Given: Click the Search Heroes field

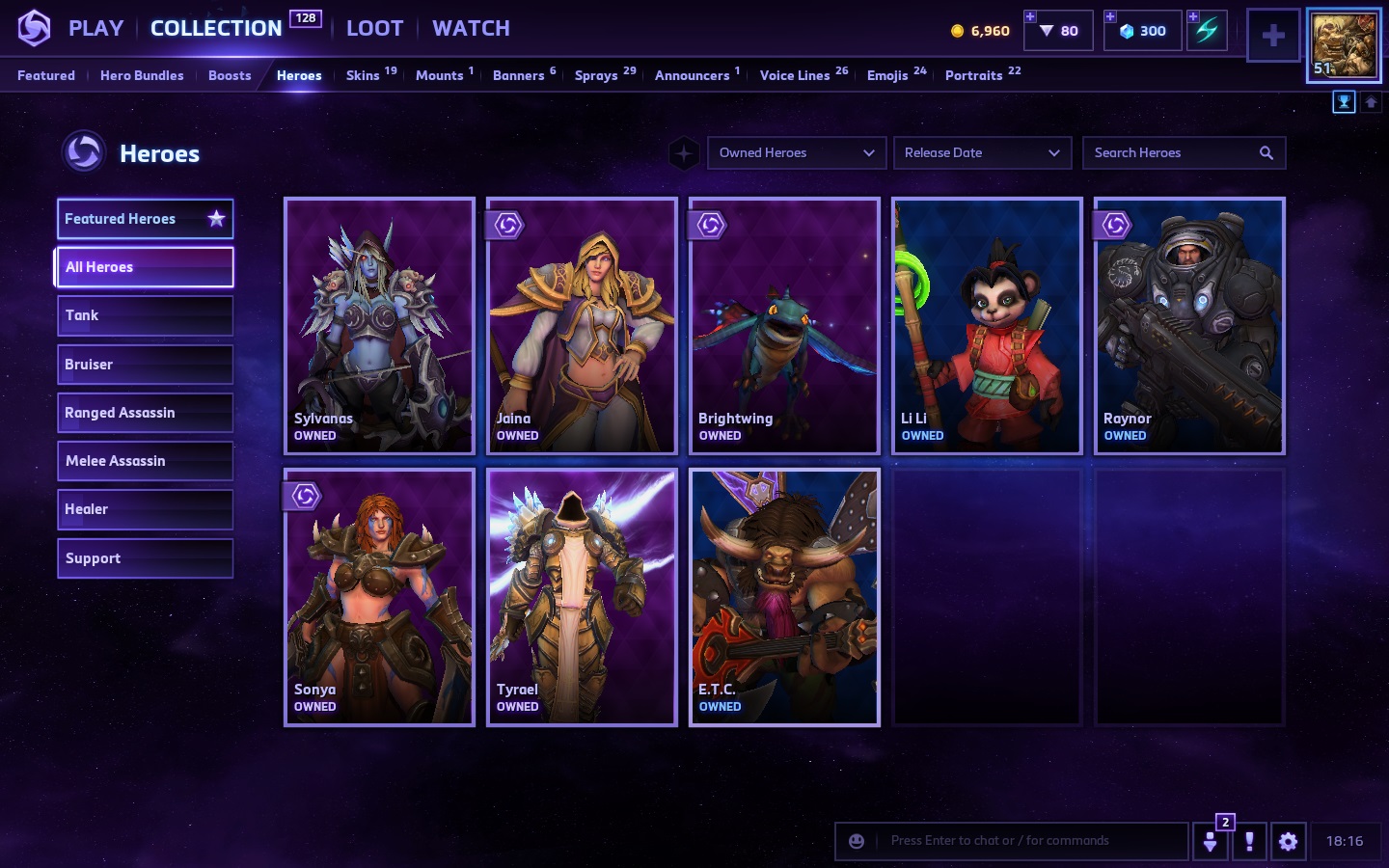Looking at the screenshot, I should [1174, 152].
